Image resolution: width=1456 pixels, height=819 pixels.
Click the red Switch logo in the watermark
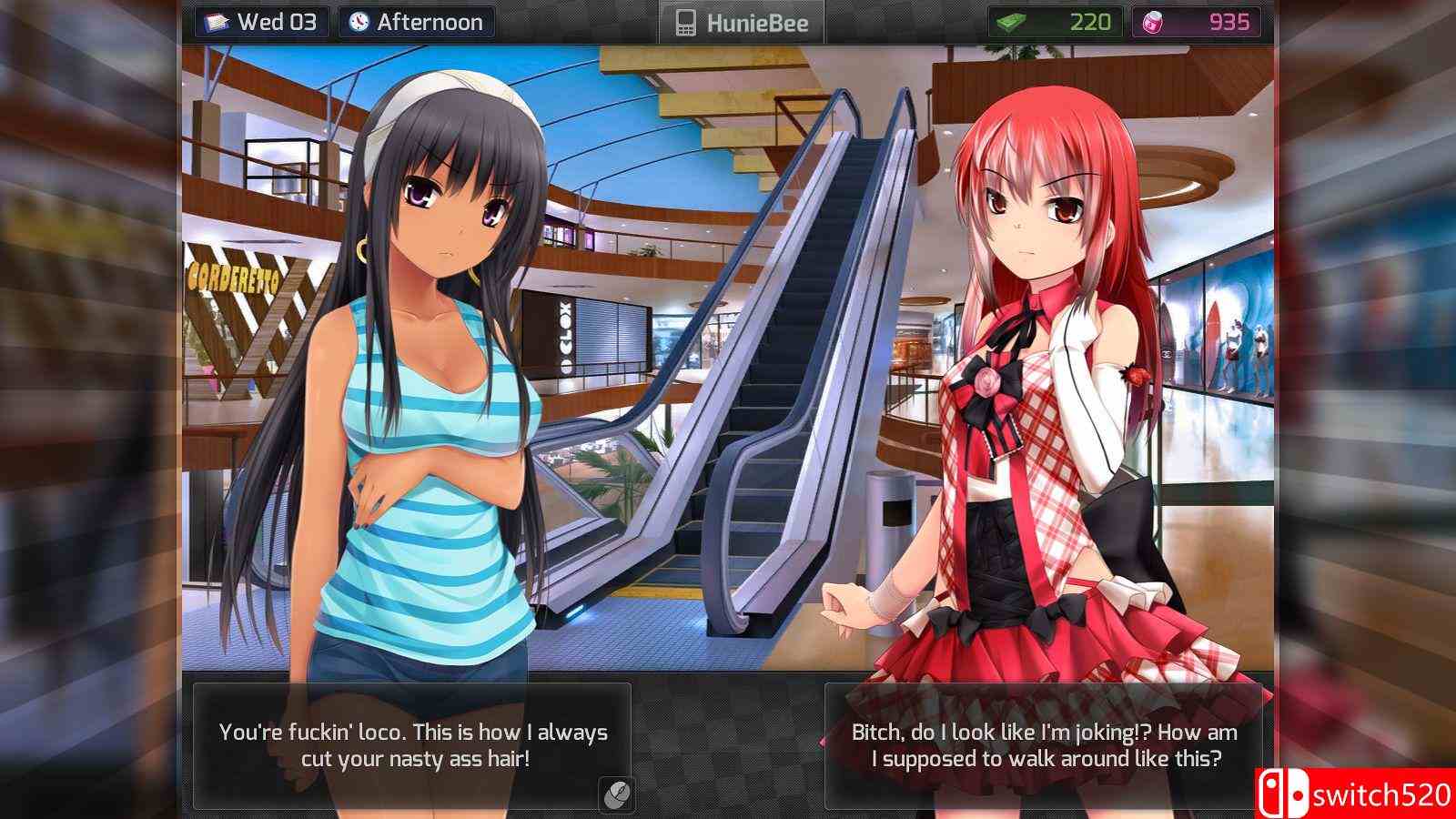1283,791
